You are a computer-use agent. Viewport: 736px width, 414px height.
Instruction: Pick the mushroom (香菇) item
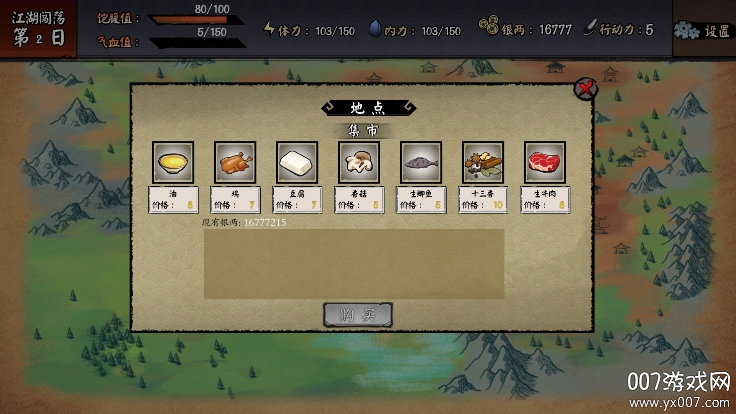coord(359,162)
